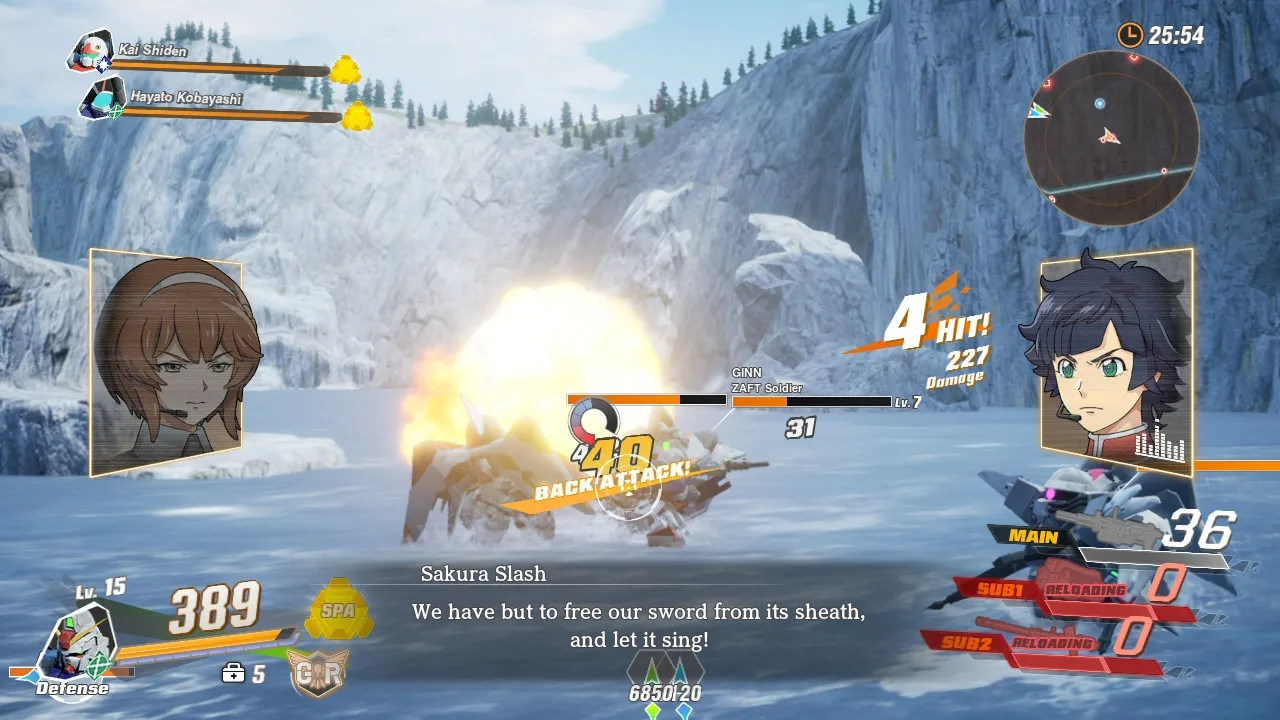The image size is (1280, 720).
Task: Click the player Gundam portrait icon
Action: [75, 645]
